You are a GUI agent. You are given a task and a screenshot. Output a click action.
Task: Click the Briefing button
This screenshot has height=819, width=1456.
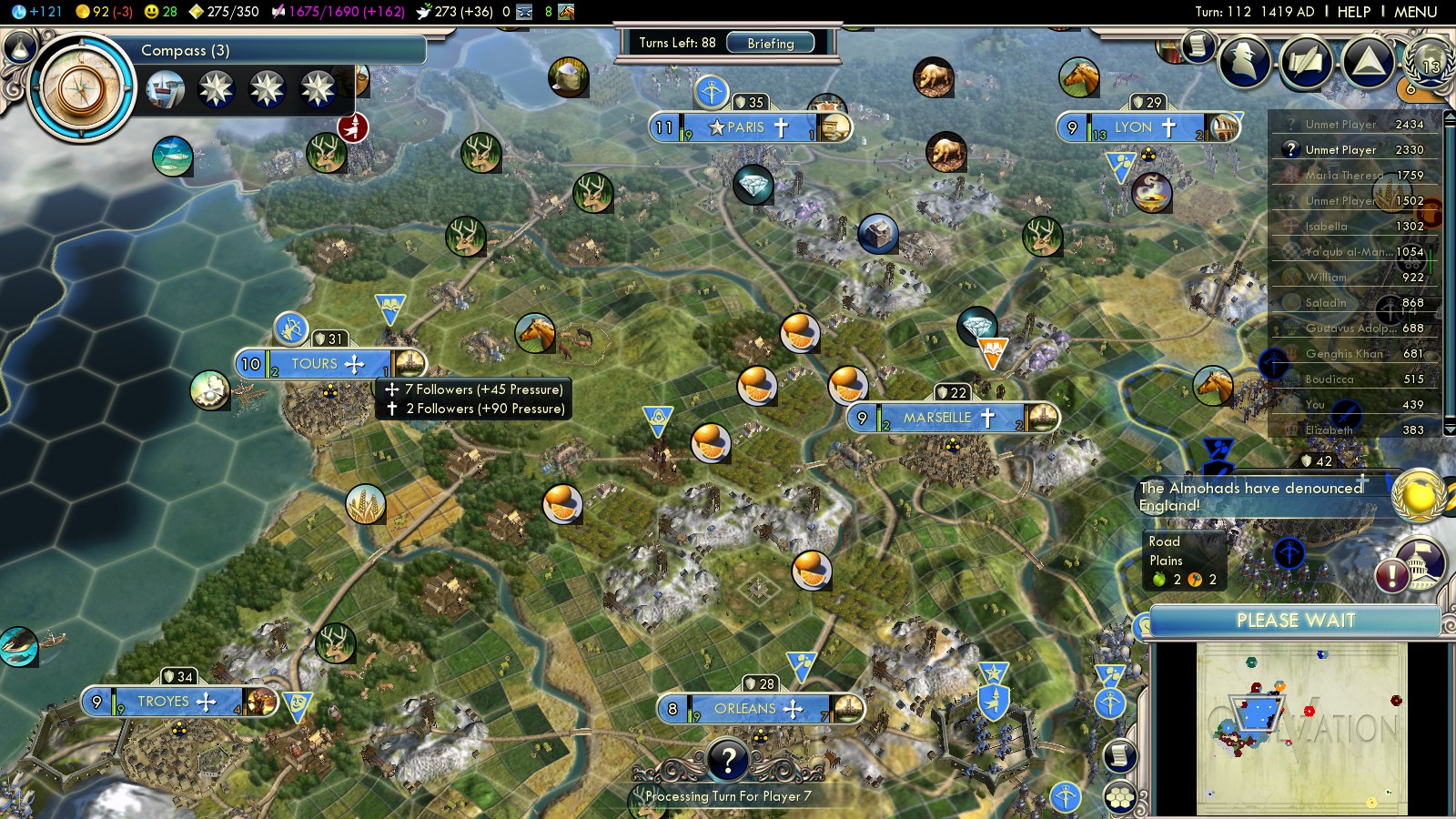point(771,43)
